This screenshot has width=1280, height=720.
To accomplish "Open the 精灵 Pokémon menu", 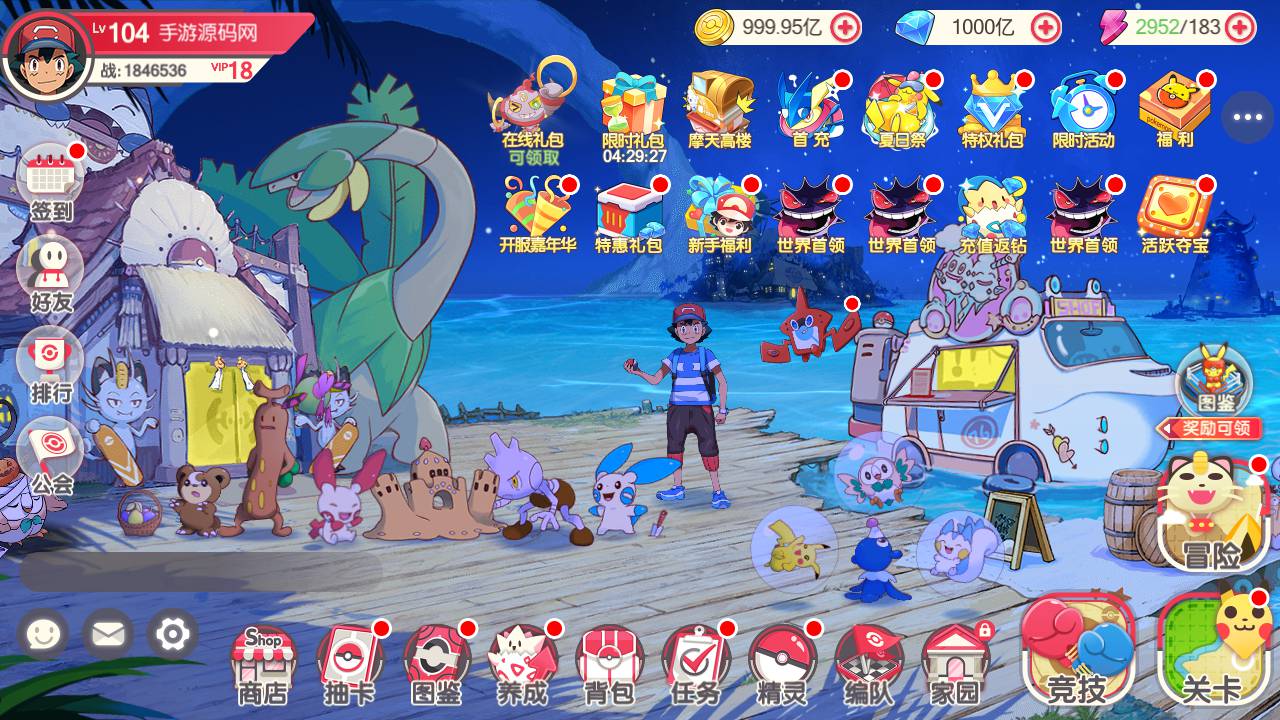I will point(782,664).
